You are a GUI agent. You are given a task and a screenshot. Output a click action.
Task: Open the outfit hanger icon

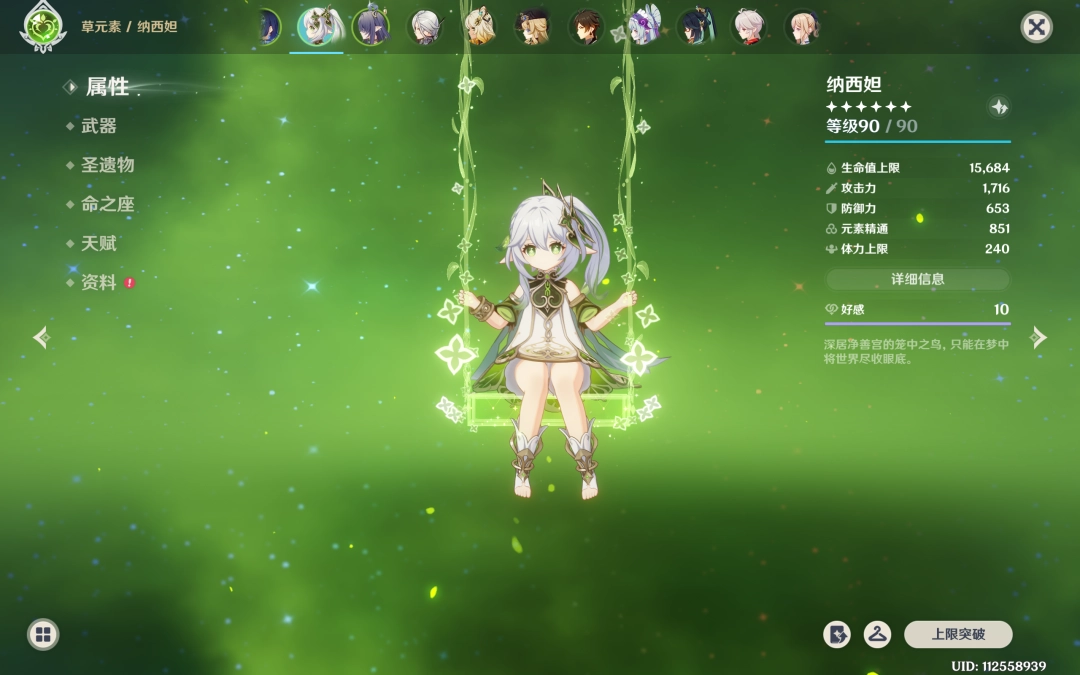coord(877,634)
